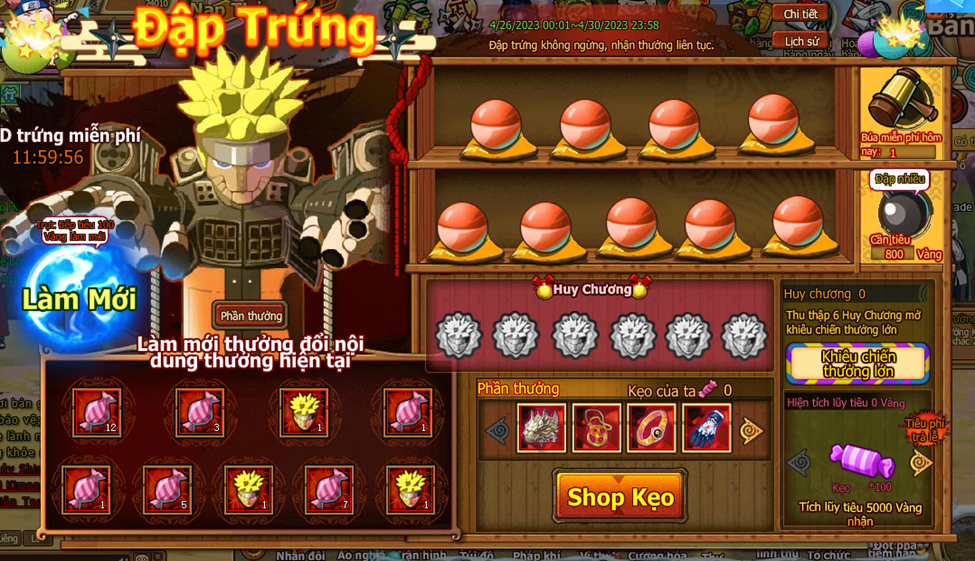Select the candy slot showing 5

tap(167, 489)
